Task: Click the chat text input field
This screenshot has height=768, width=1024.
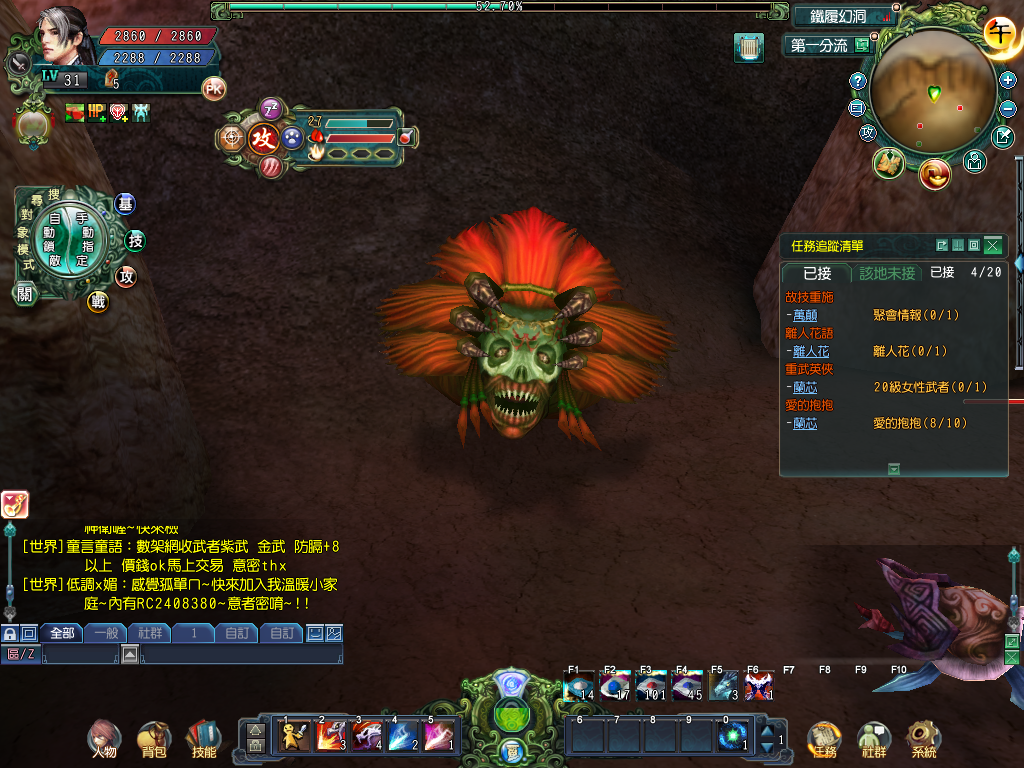Action: [x=240, y=654]
